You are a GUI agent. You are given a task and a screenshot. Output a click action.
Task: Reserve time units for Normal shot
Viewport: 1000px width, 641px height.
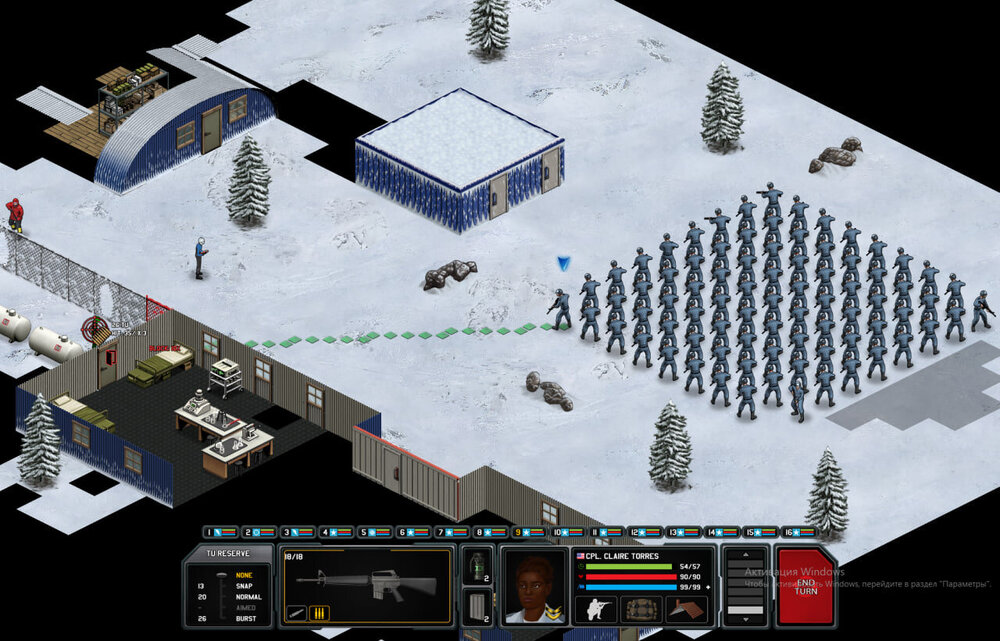click(245, 596)
